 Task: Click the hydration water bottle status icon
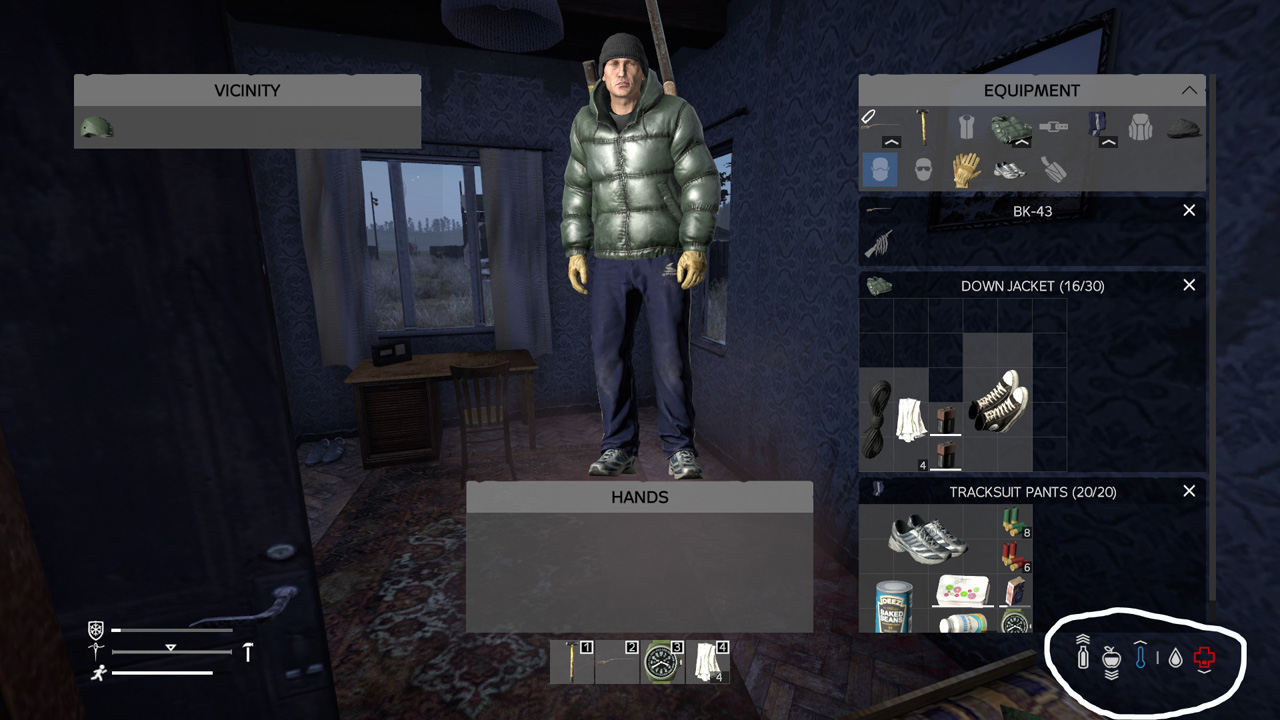click(1081, 658)
